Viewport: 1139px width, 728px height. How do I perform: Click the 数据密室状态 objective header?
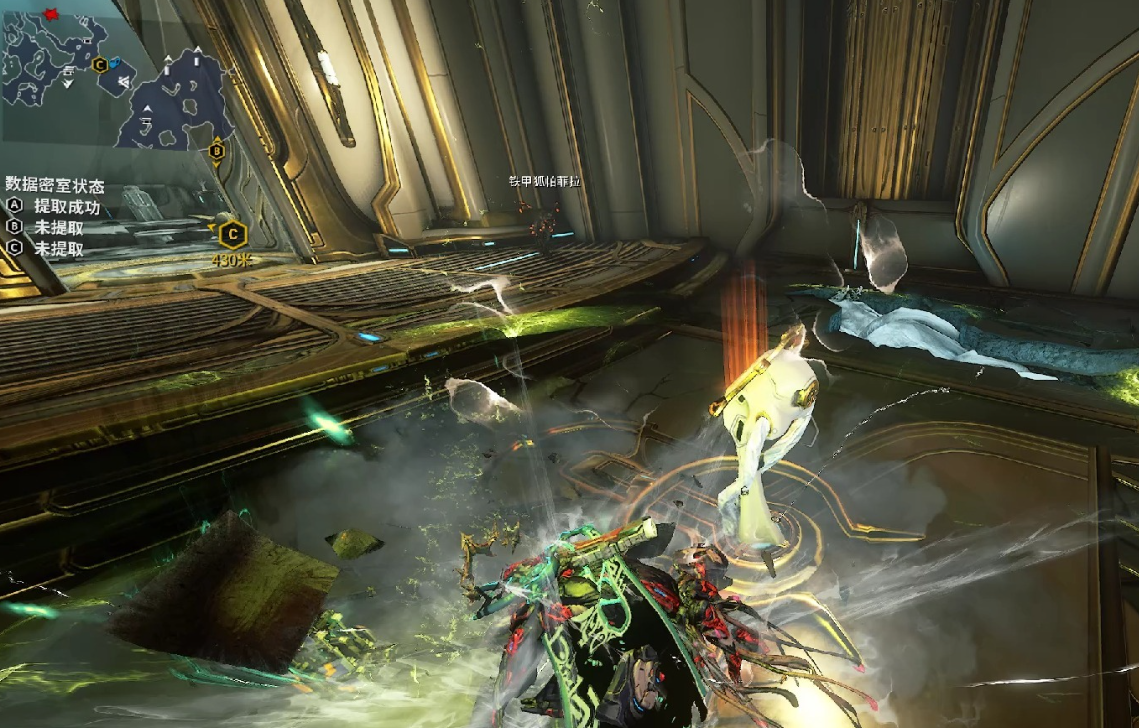coord(55,185)
